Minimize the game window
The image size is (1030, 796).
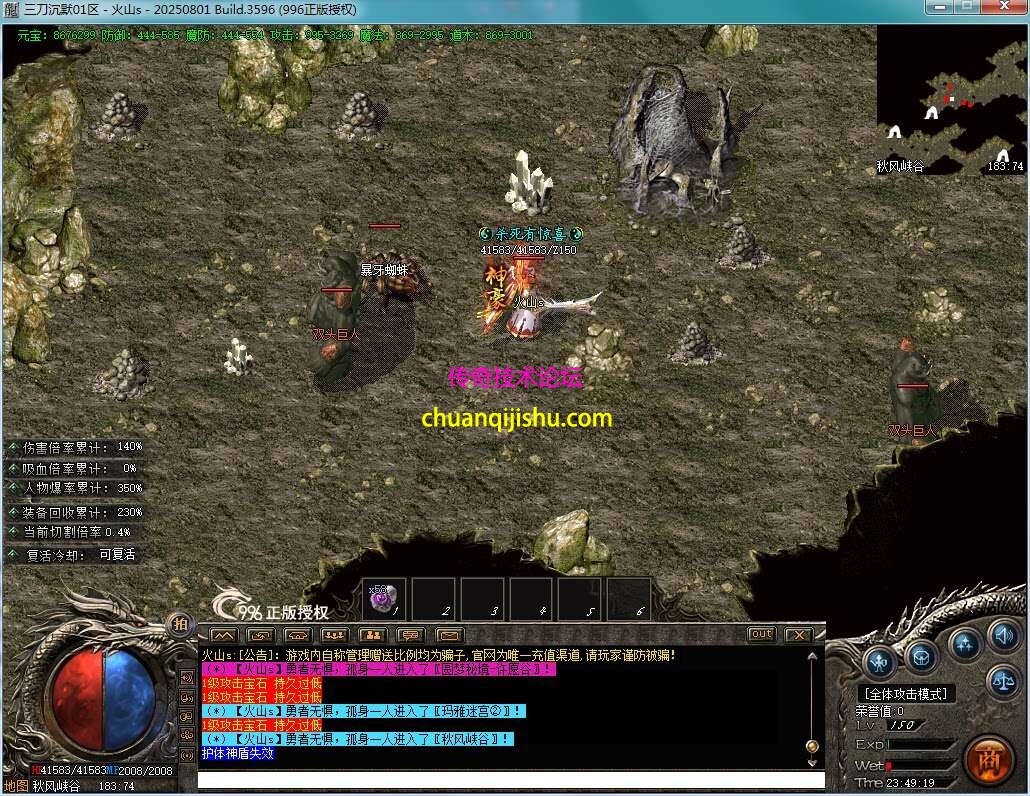[x=937, y=8]
